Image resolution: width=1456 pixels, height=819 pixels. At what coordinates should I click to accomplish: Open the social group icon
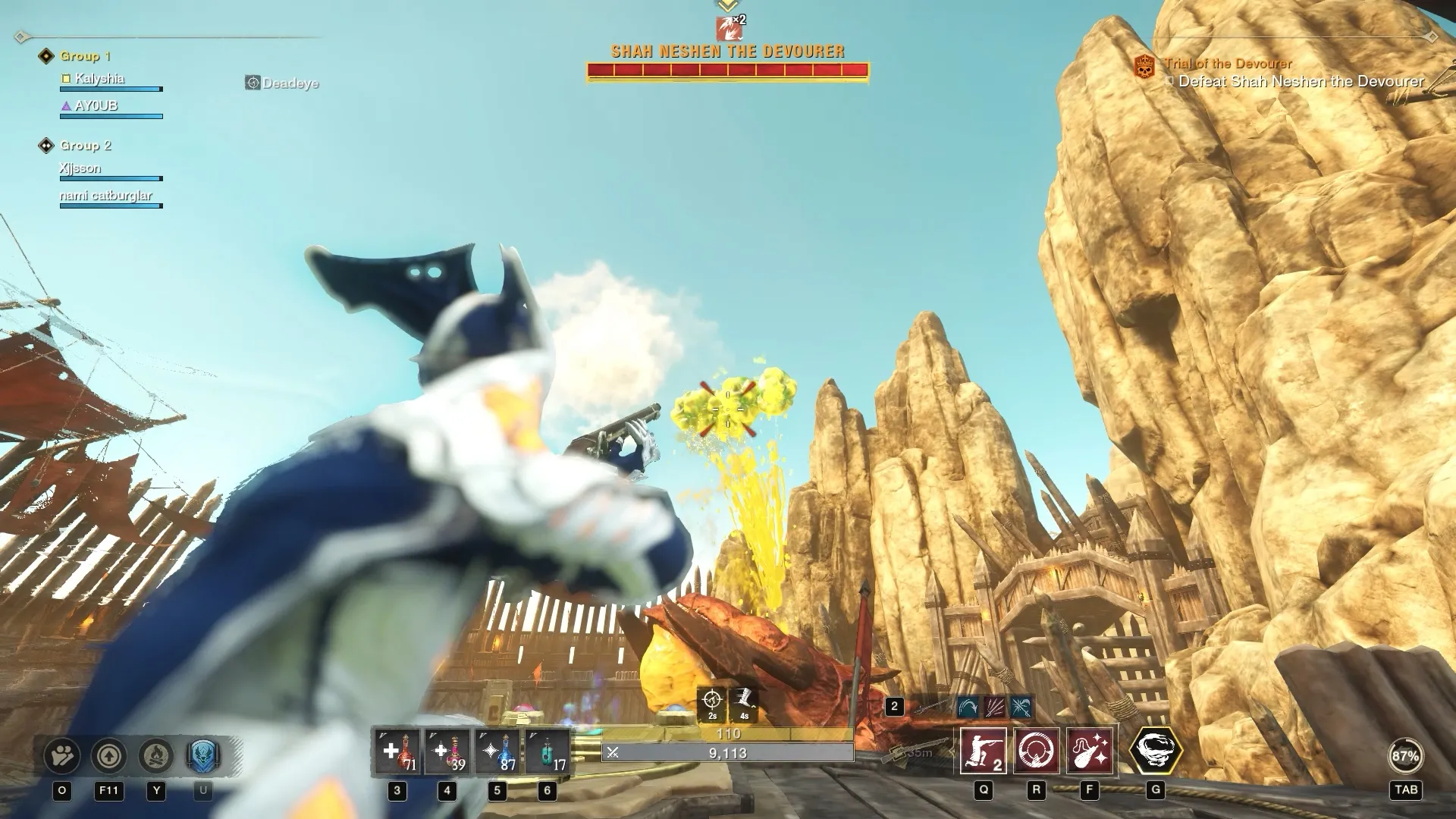pos(62,756)
